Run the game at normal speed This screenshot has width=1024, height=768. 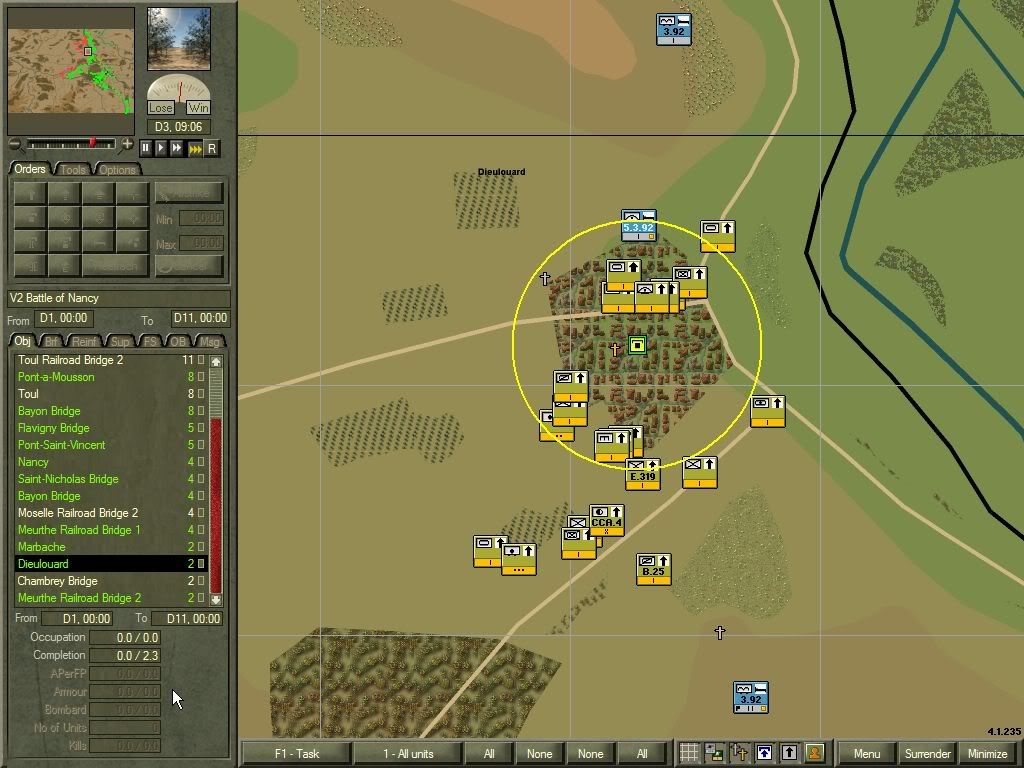click(x=161, y=148)
